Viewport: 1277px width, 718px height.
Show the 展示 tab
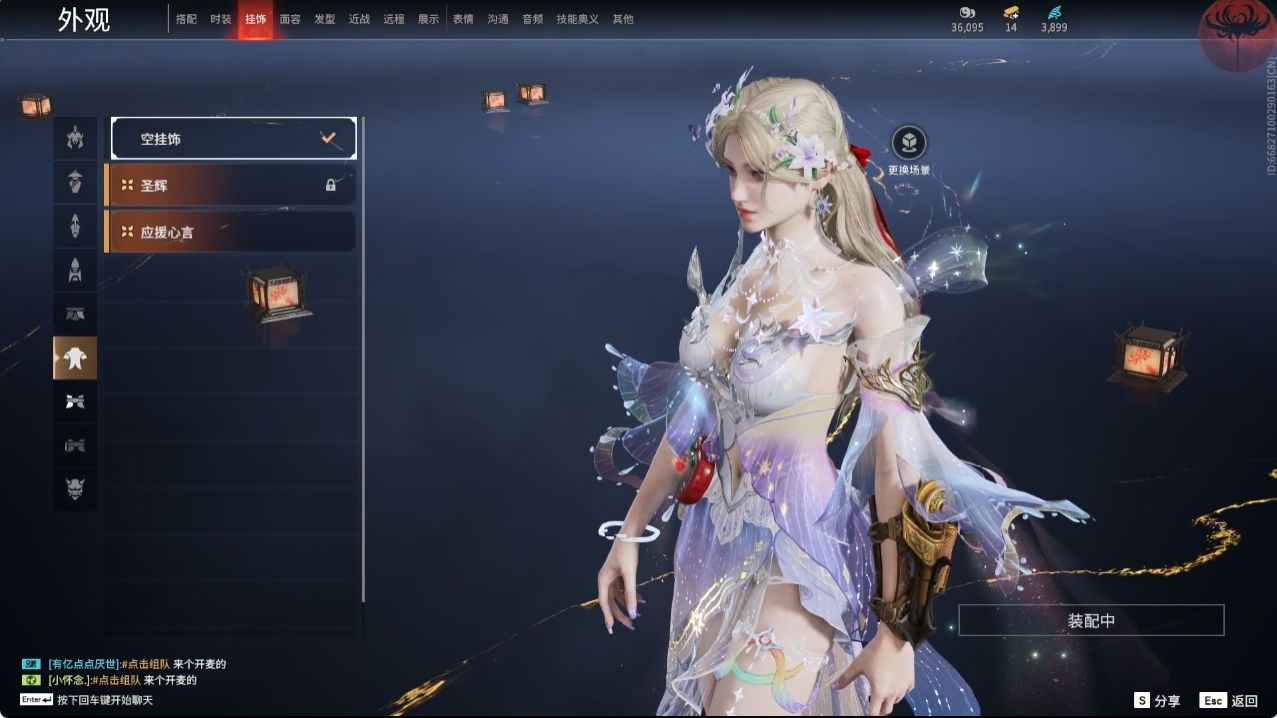tap(428, 19)
